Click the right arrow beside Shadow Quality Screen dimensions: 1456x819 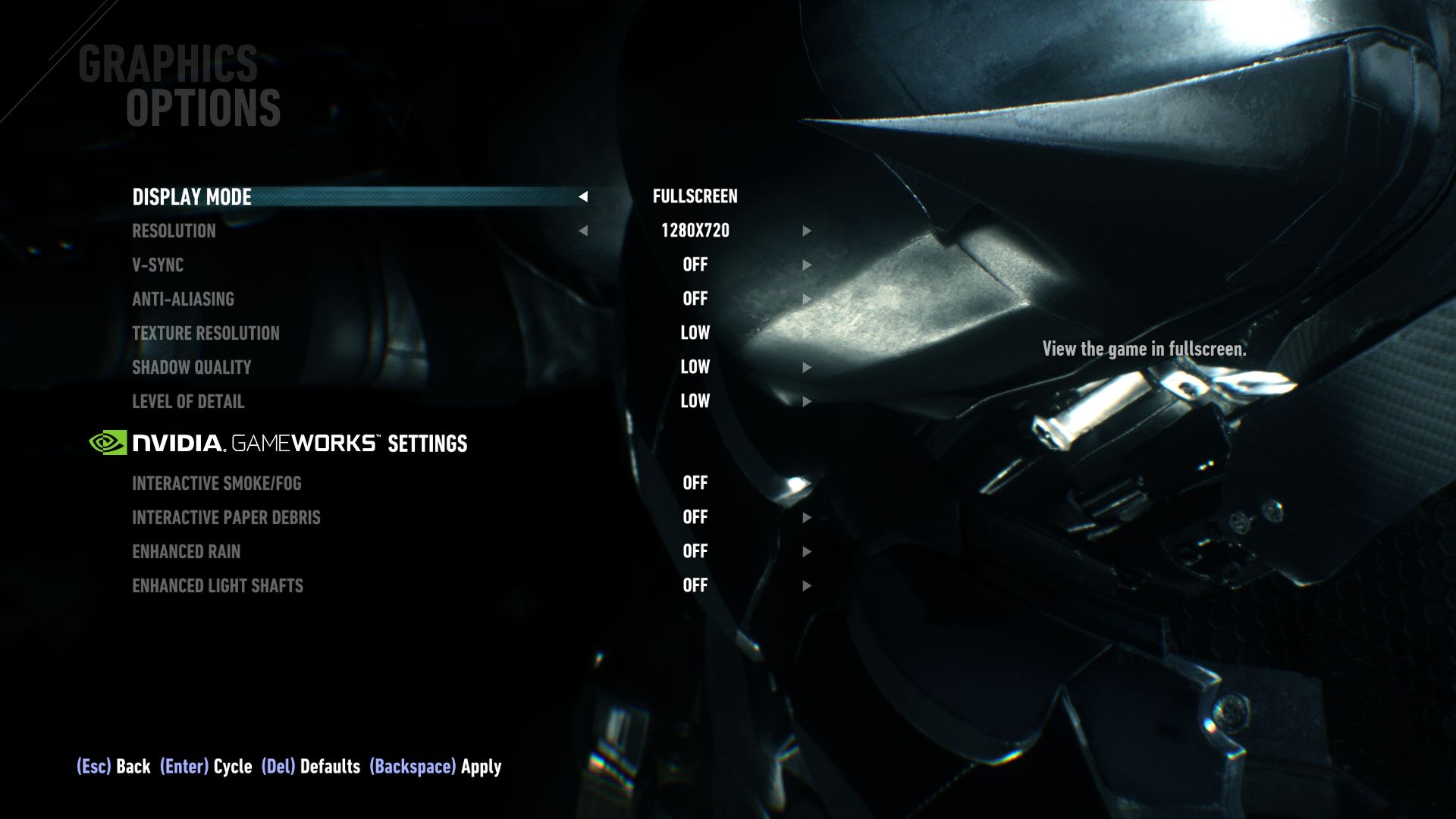807,368
